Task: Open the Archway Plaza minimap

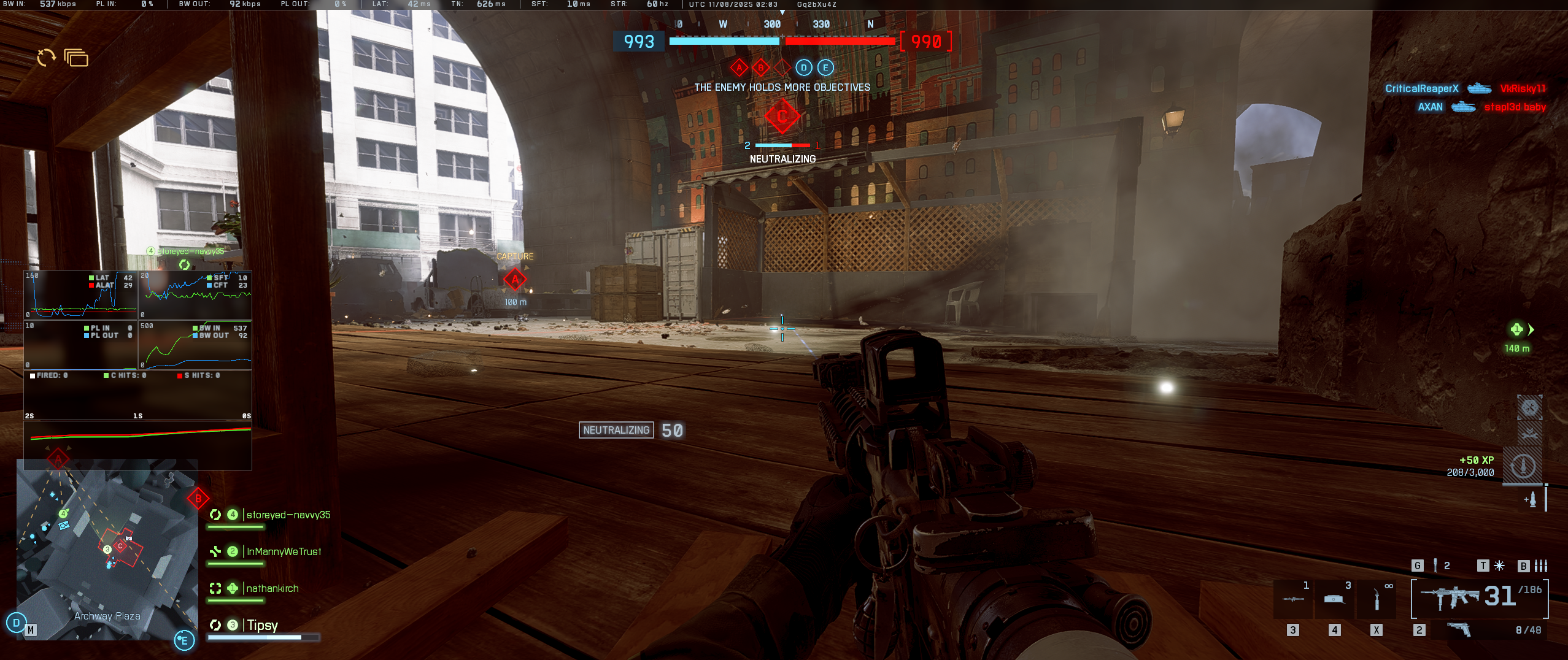Action: click(x=107, y=549)
